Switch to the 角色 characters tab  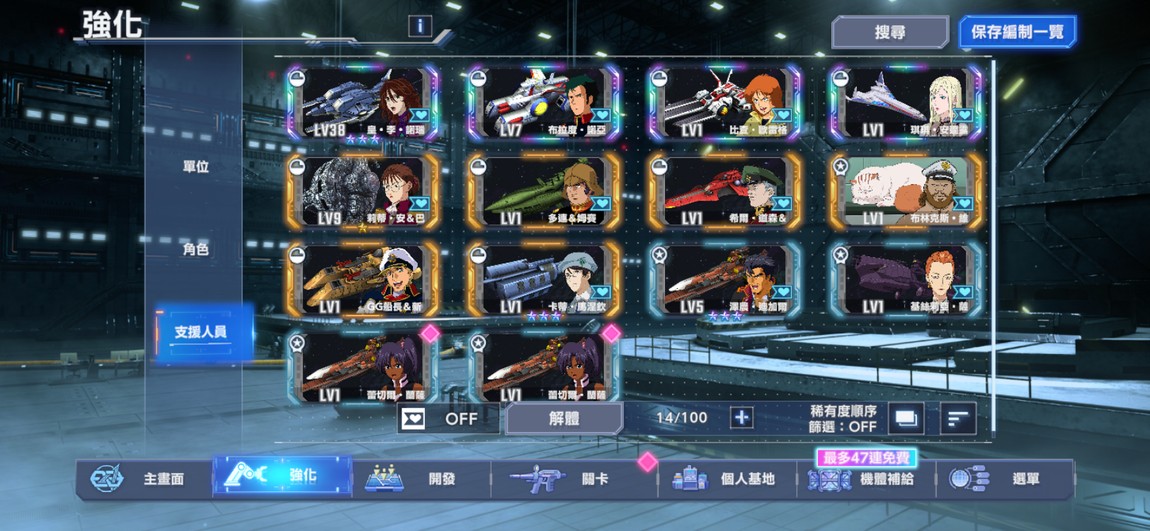[x=196, y=249]
